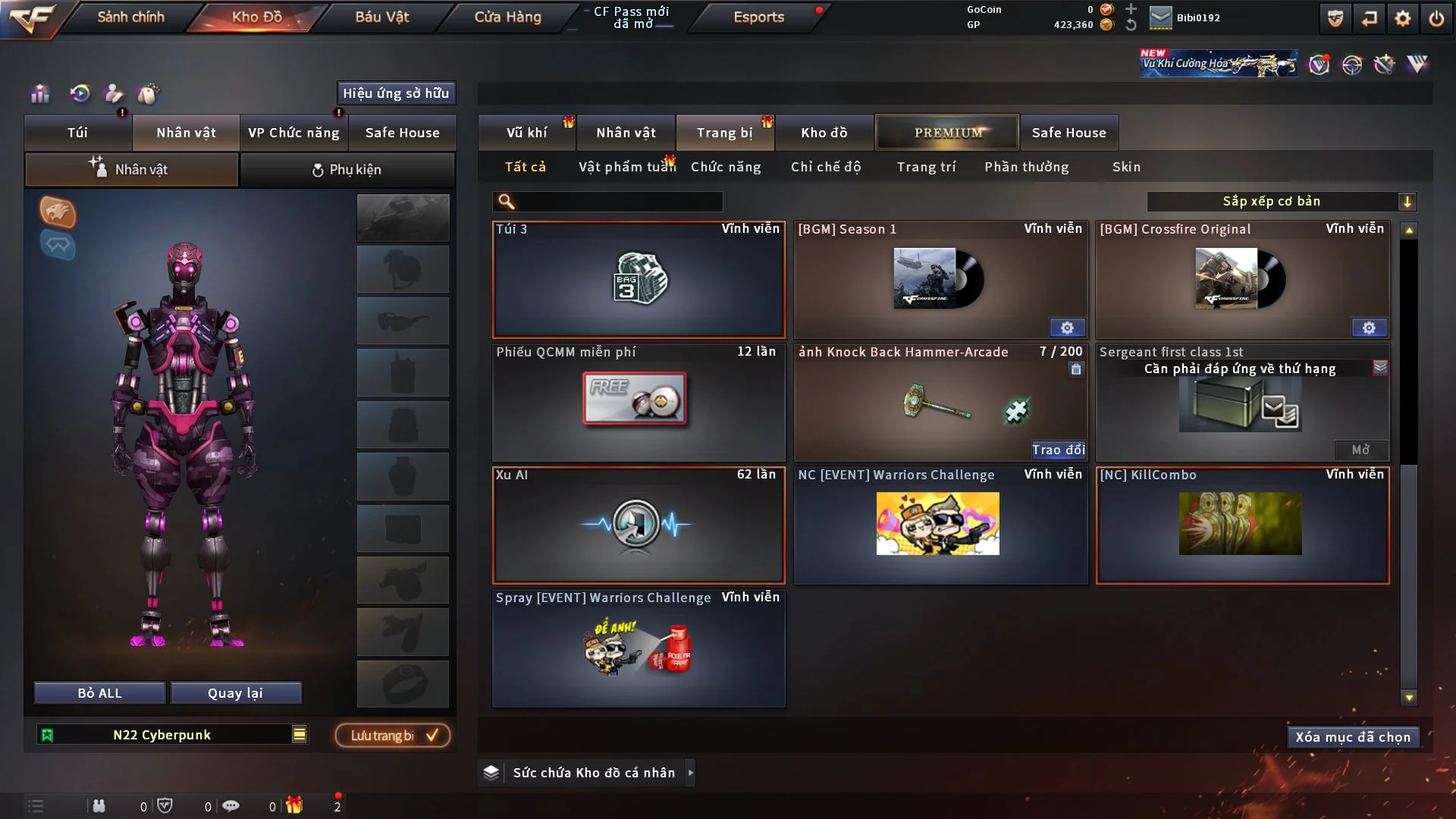Click the power exit button
The width and height of the screenshot is (1456, 819).
point(1436,18)
